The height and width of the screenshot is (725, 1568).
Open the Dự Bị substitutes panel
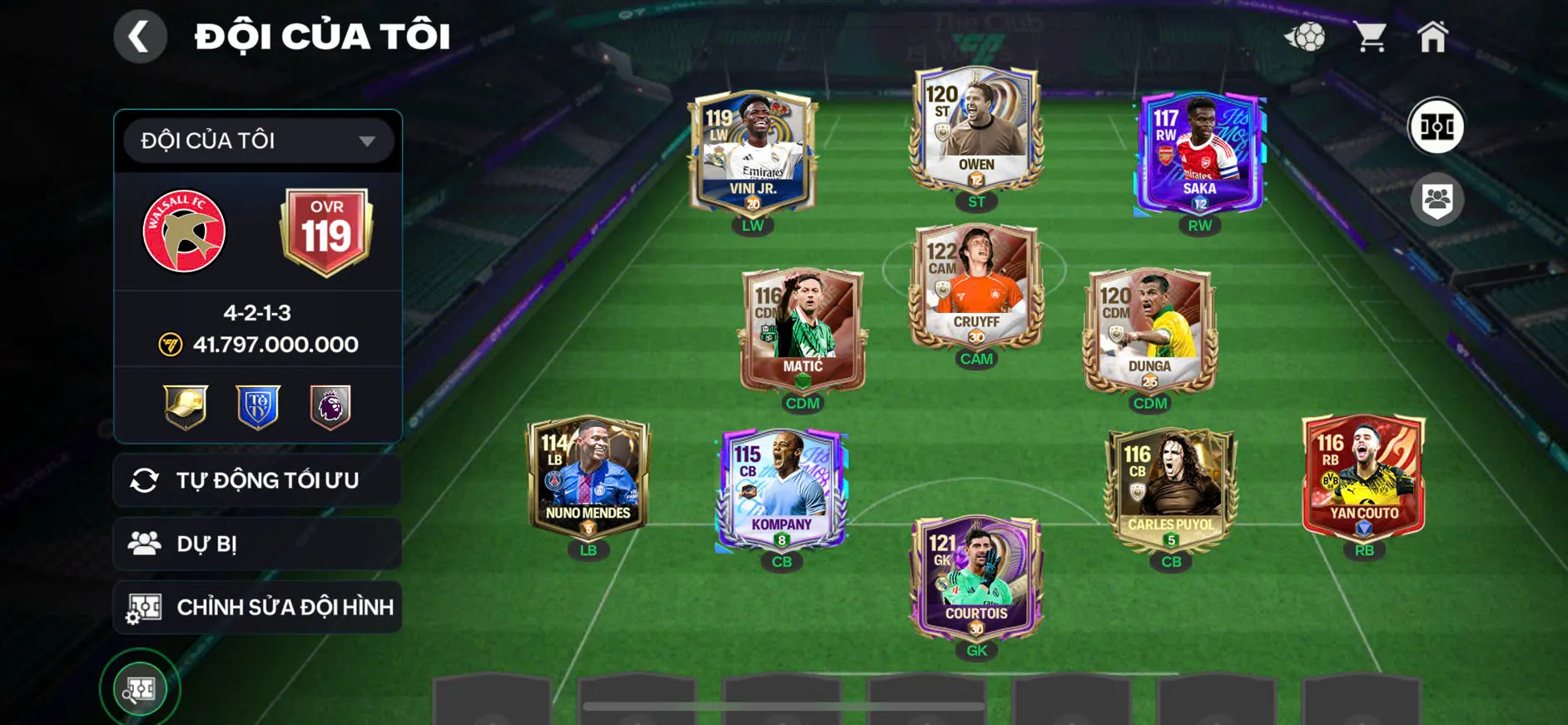pos(257,544)
